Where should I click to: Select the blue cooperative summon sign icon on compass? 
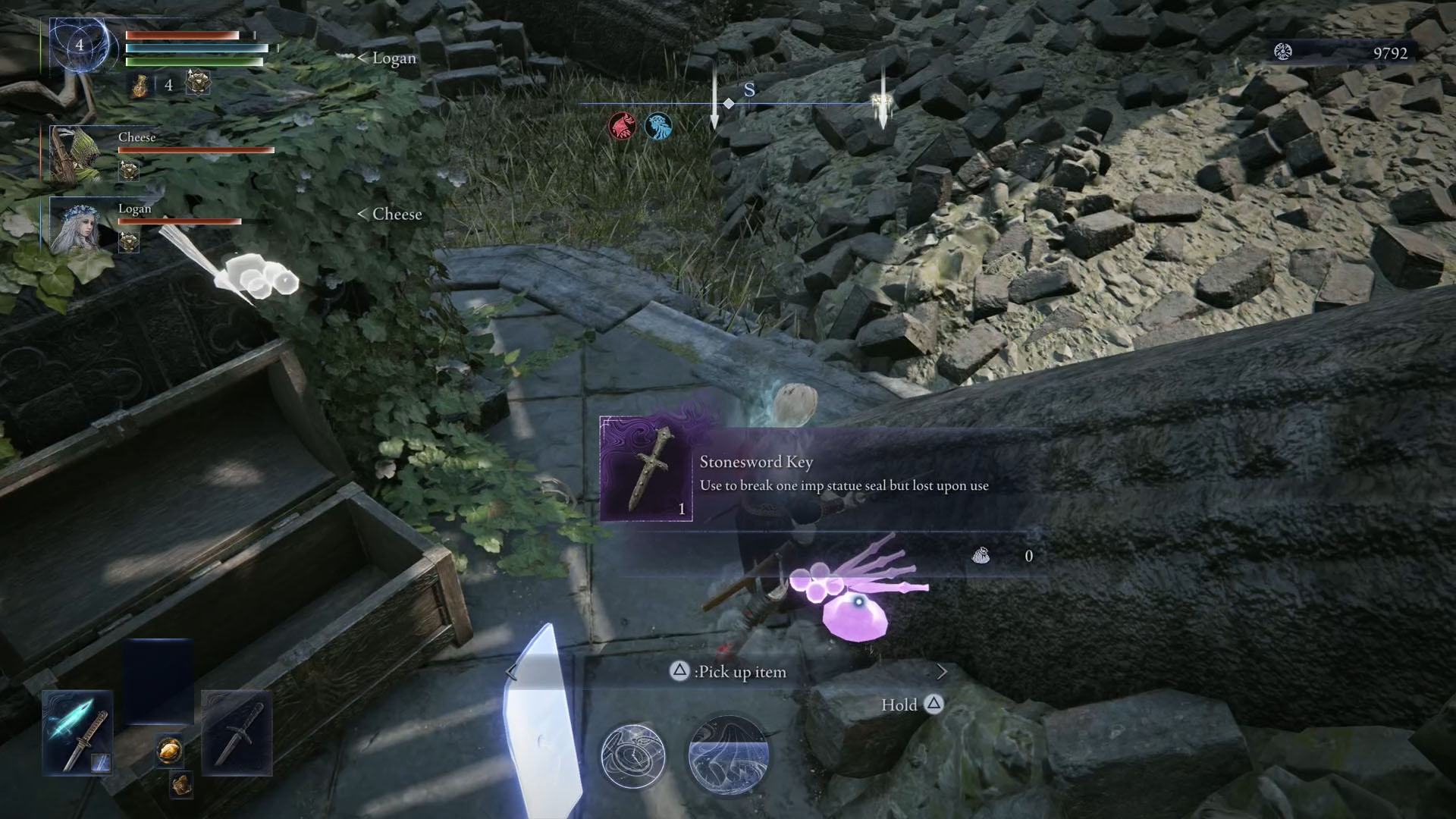point(657,127)
